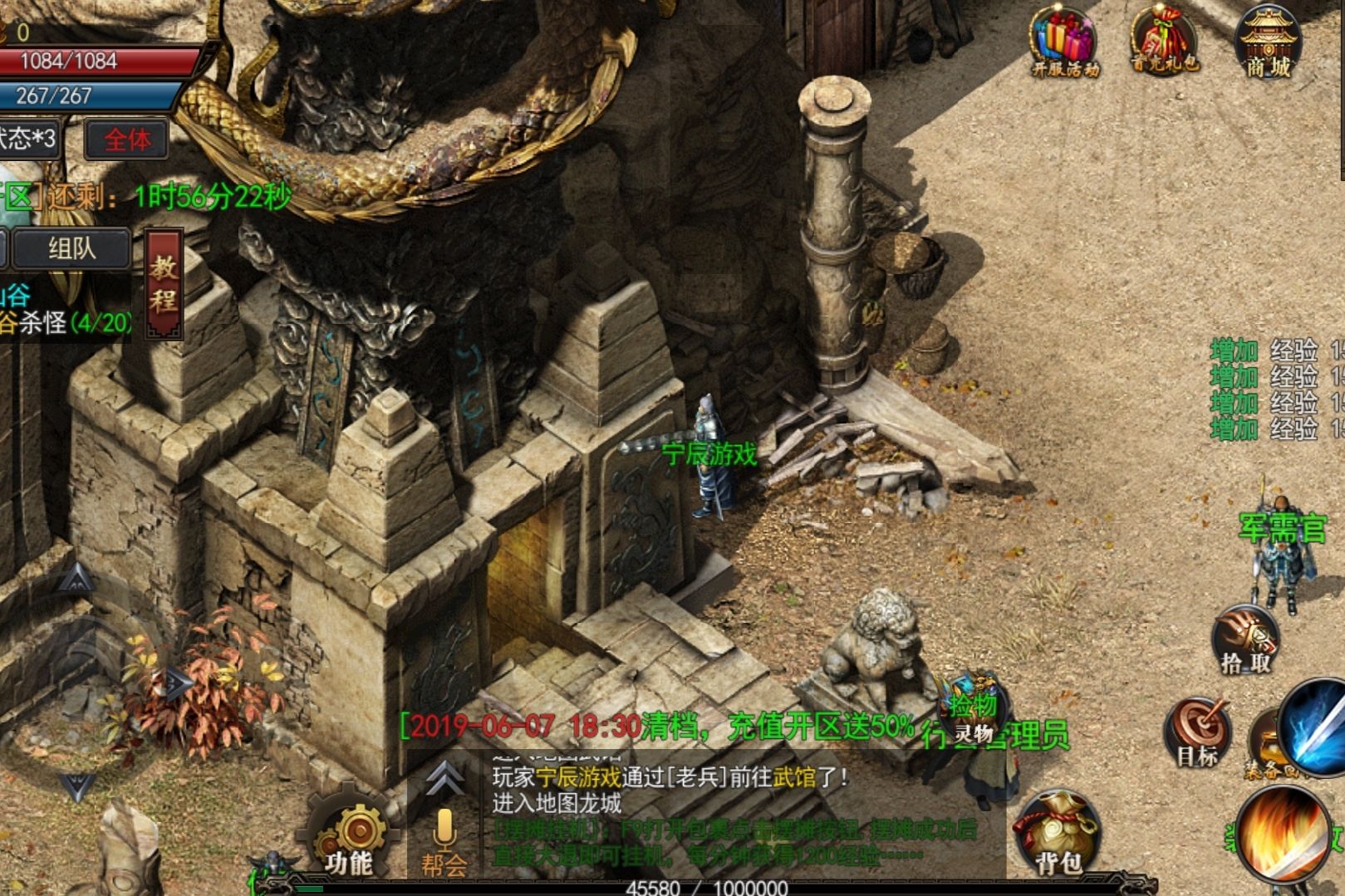Image resolution: width=1345 pixels, height=896 pixels.
Task: Open the red 教程 tutorial banner
Action: (164, 283)
